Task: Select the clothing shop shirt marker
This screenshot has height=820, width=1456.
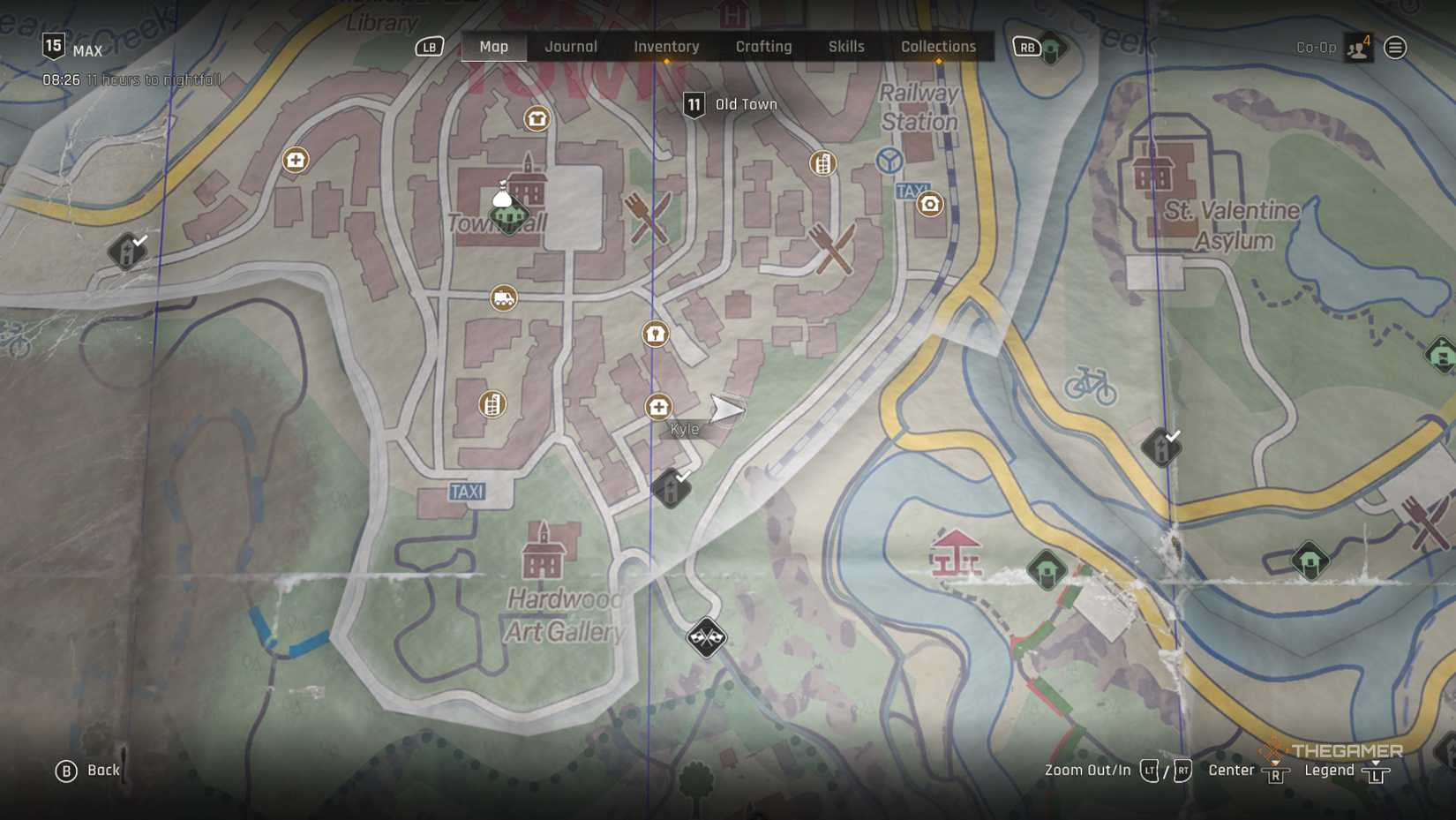Action: [537, 118]
